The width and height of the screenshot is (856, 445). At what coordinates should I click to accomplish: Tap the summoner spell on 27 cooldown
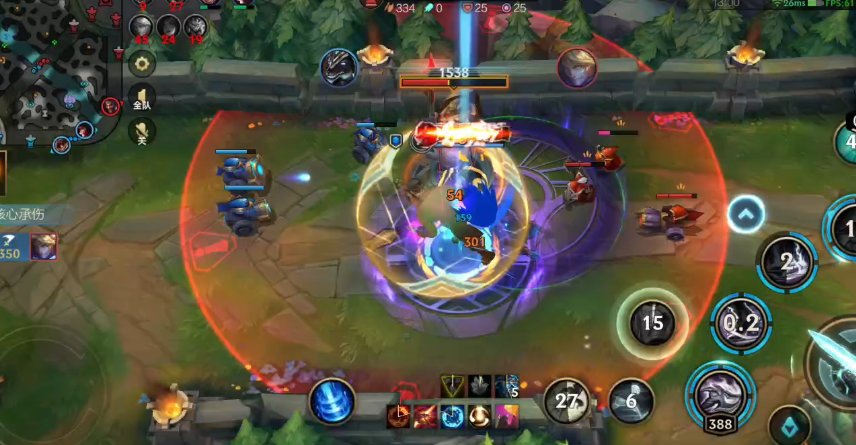coord(567,401)
